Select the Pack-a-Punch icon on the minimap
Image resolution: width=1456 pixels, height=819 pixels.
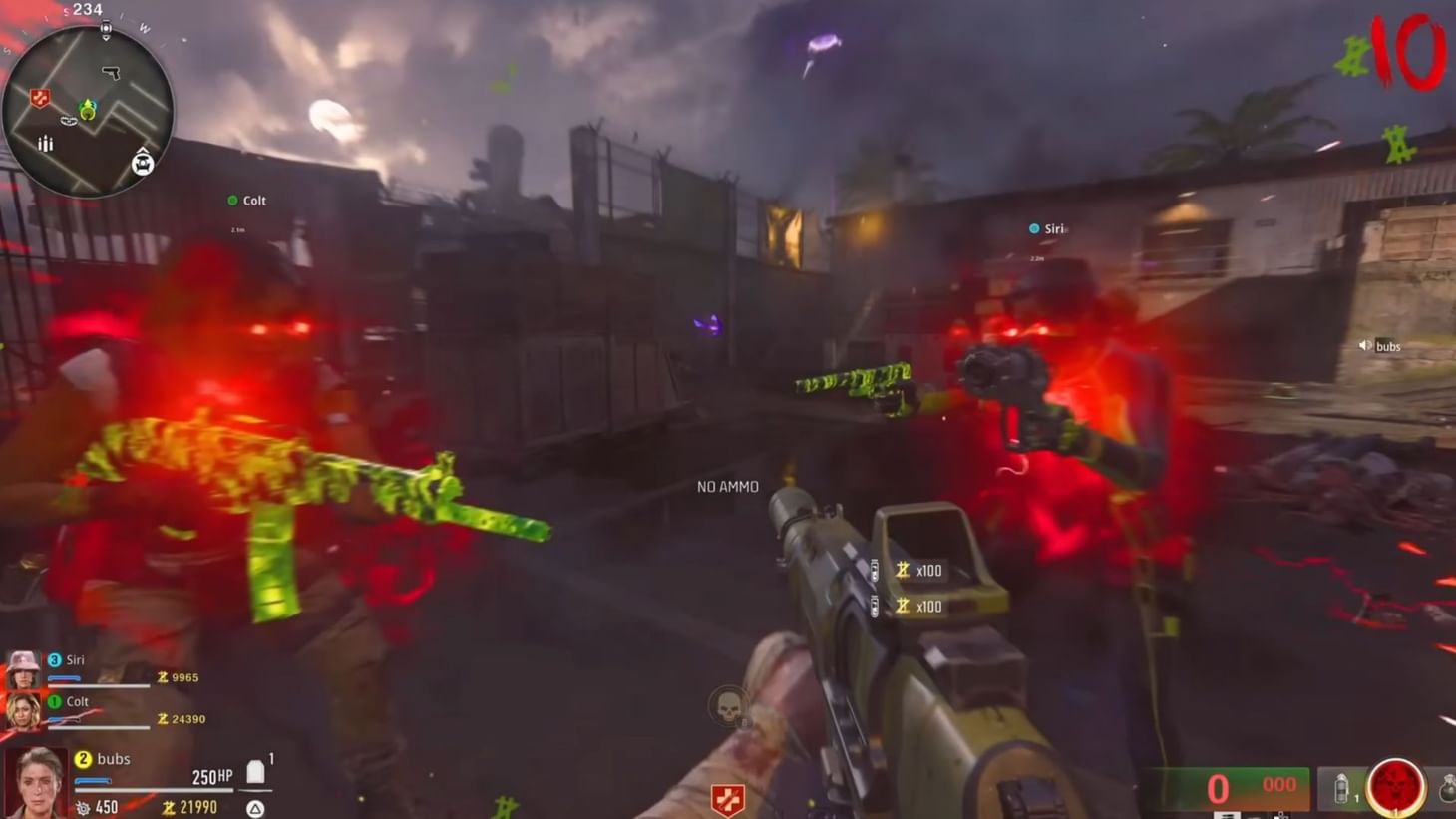point(143,162)
